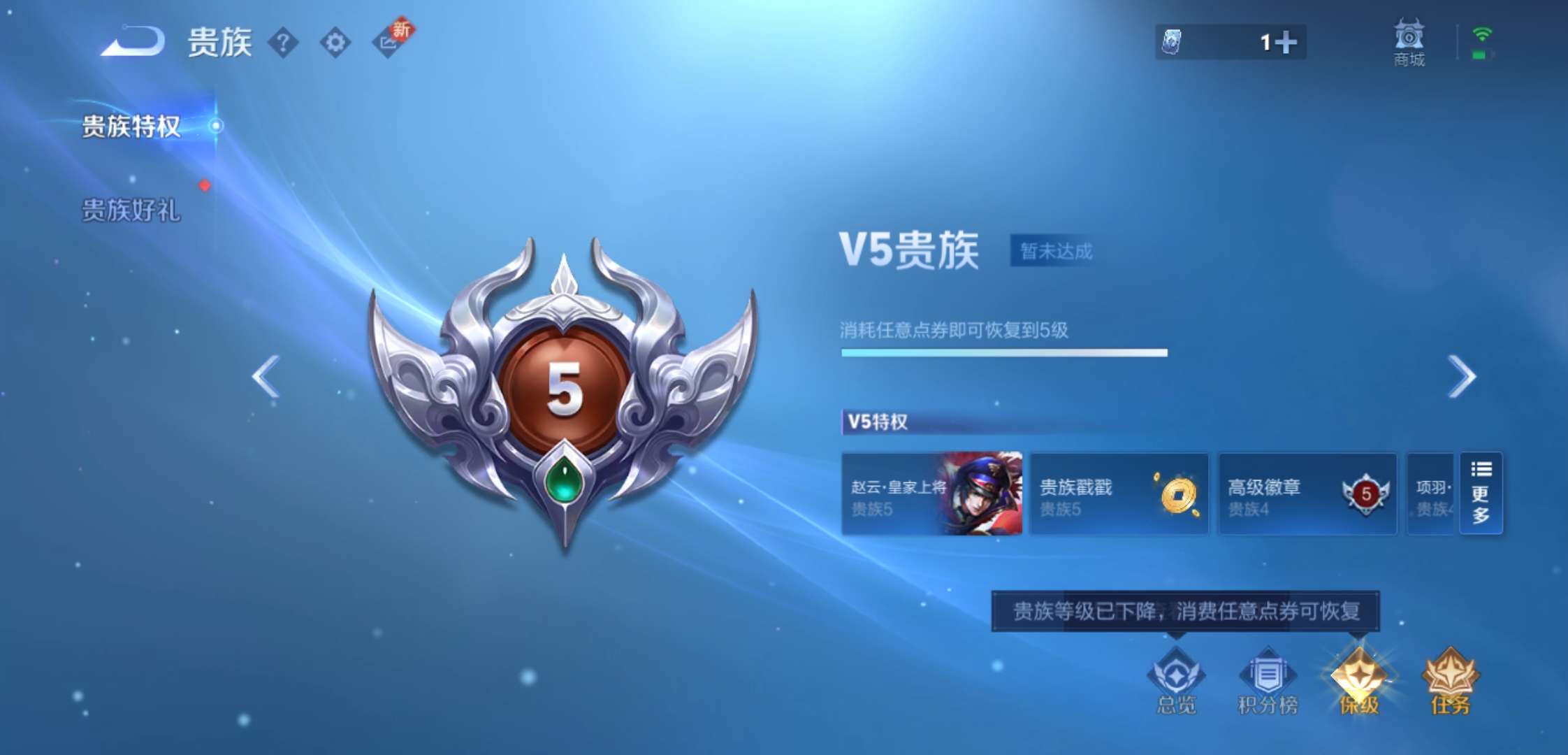This screenshot has width=1568, height=755.
Task: Open the settings gear icon
Action: pos(335,43)
